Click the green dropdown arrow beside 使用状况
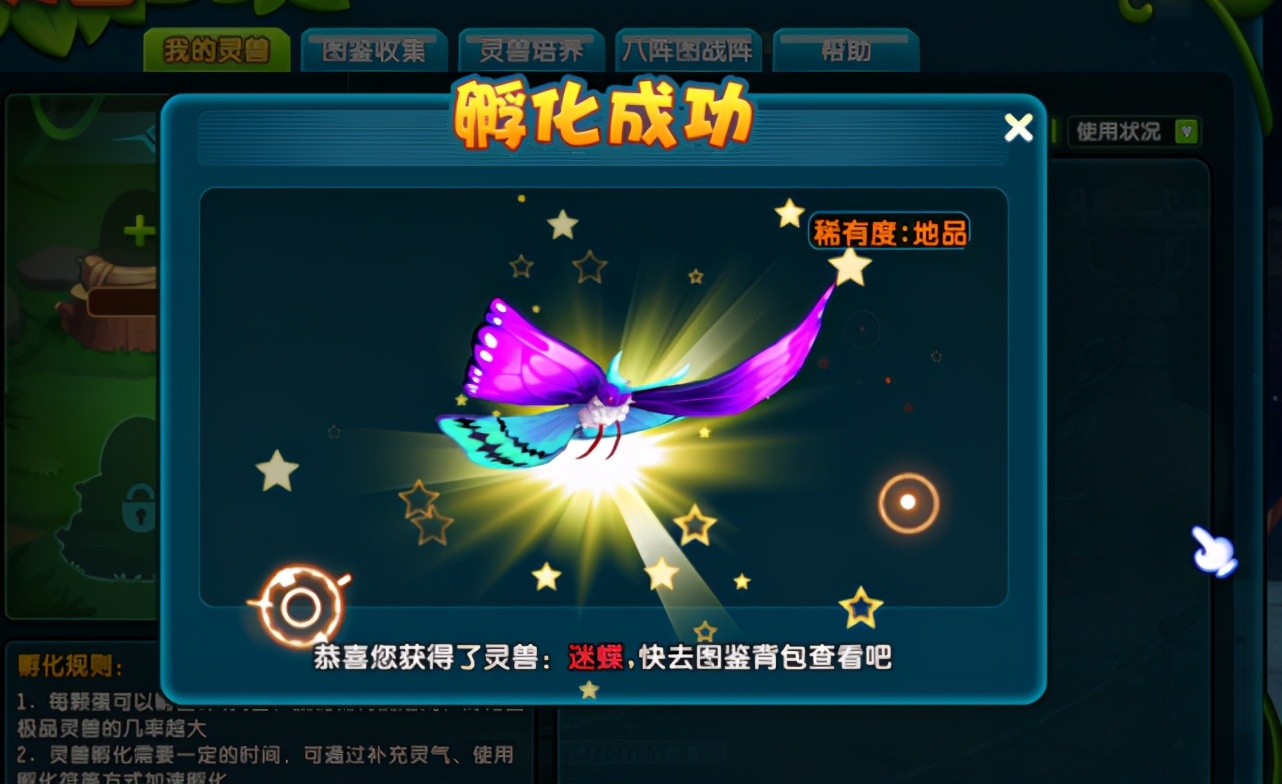This screenshot has width=1282, height=784. (x=1184, y=129)
